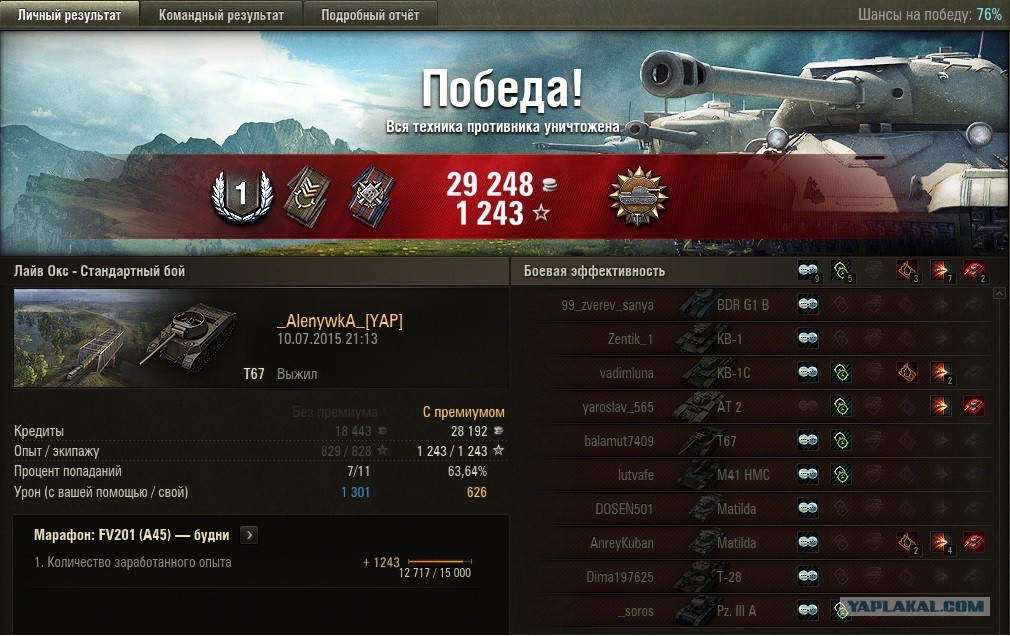Screen dimensions: 1010x636
Task: Switch to the Личный результат tab
Action: 69,15
